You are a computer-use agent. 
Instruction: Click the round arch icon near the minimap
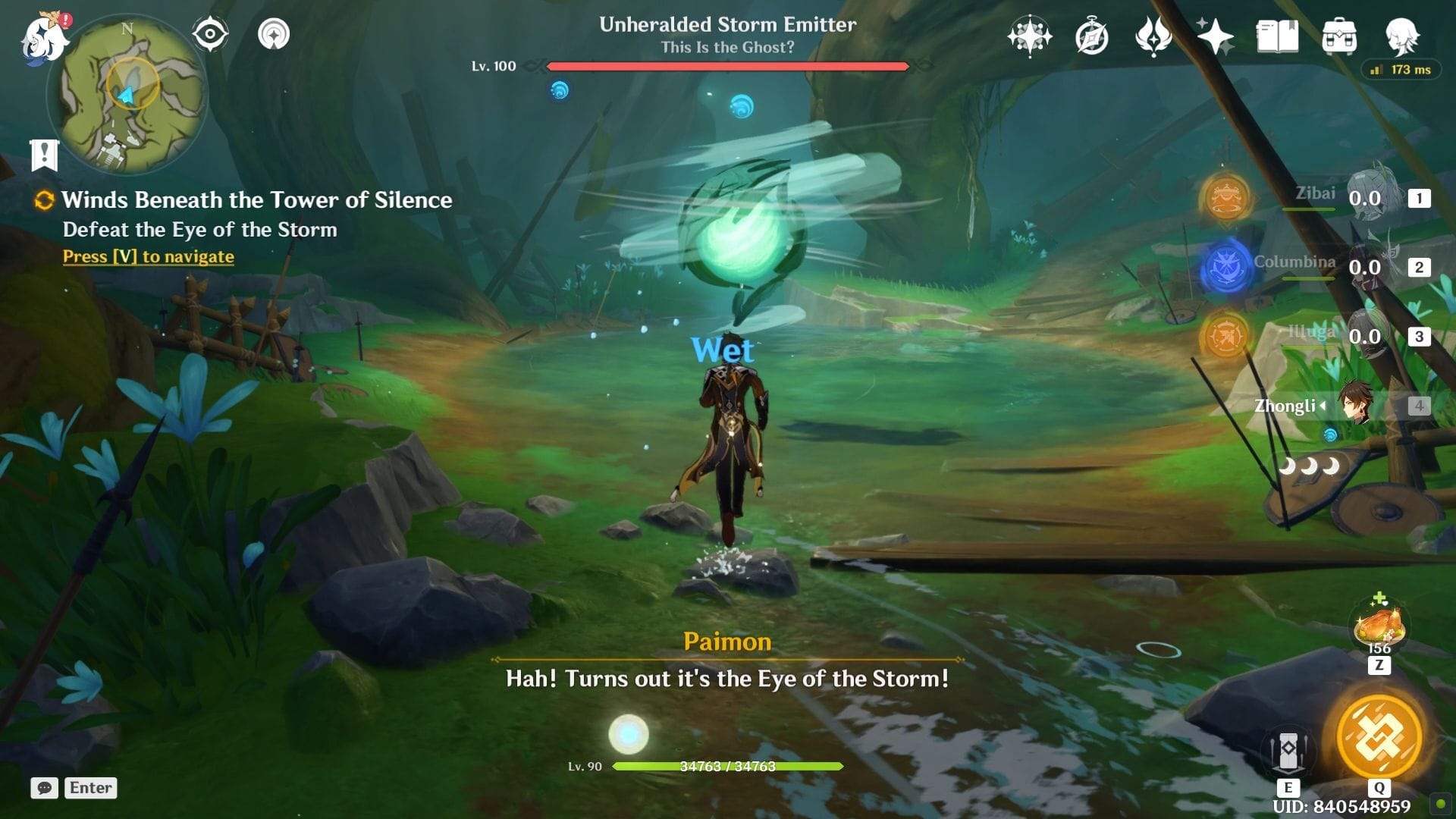click(x=274, y=34)
